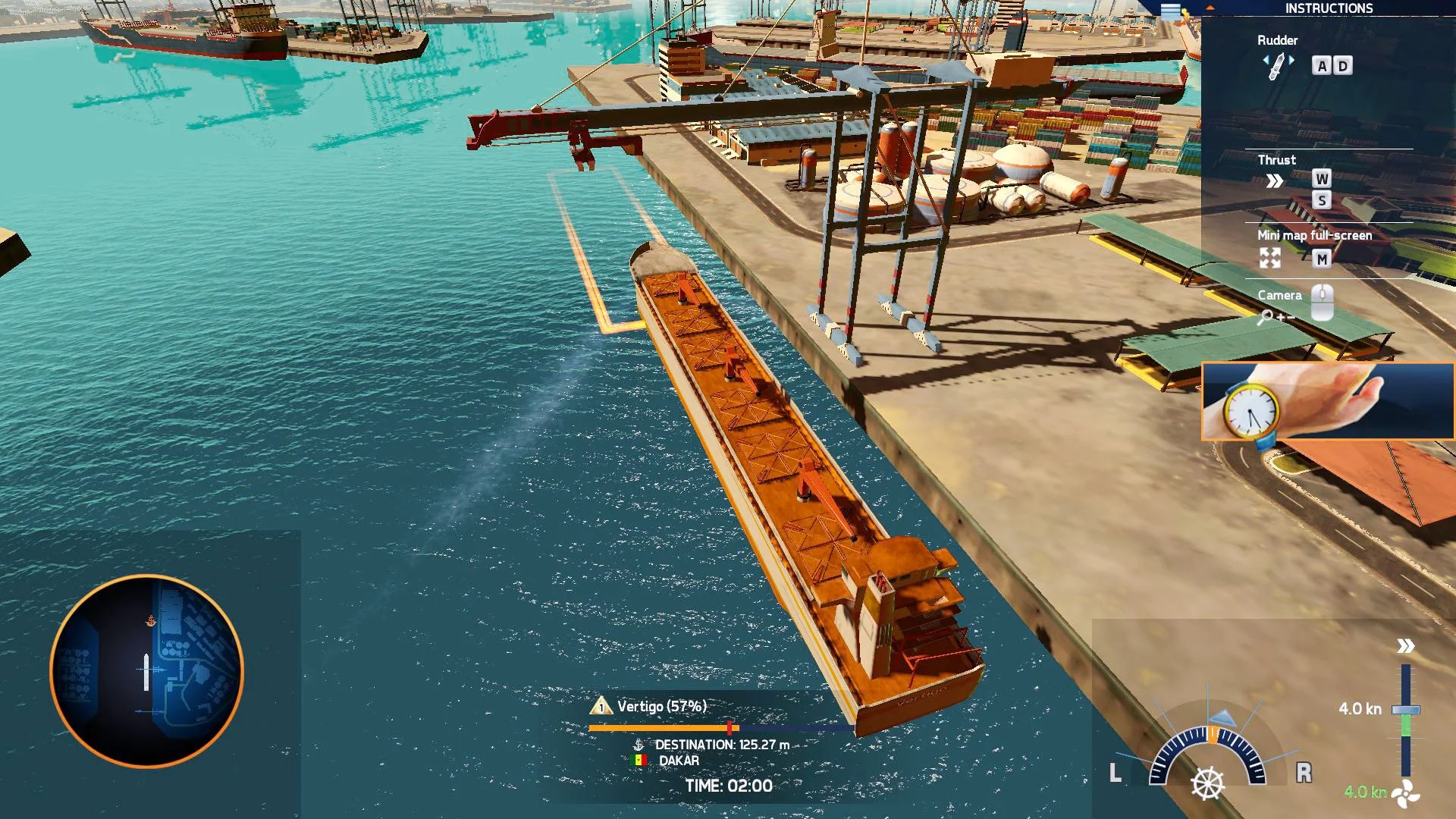1456x819 pixels.
Task: Click the right blue arrow beside rudder icon
Action: point(1291,59)
